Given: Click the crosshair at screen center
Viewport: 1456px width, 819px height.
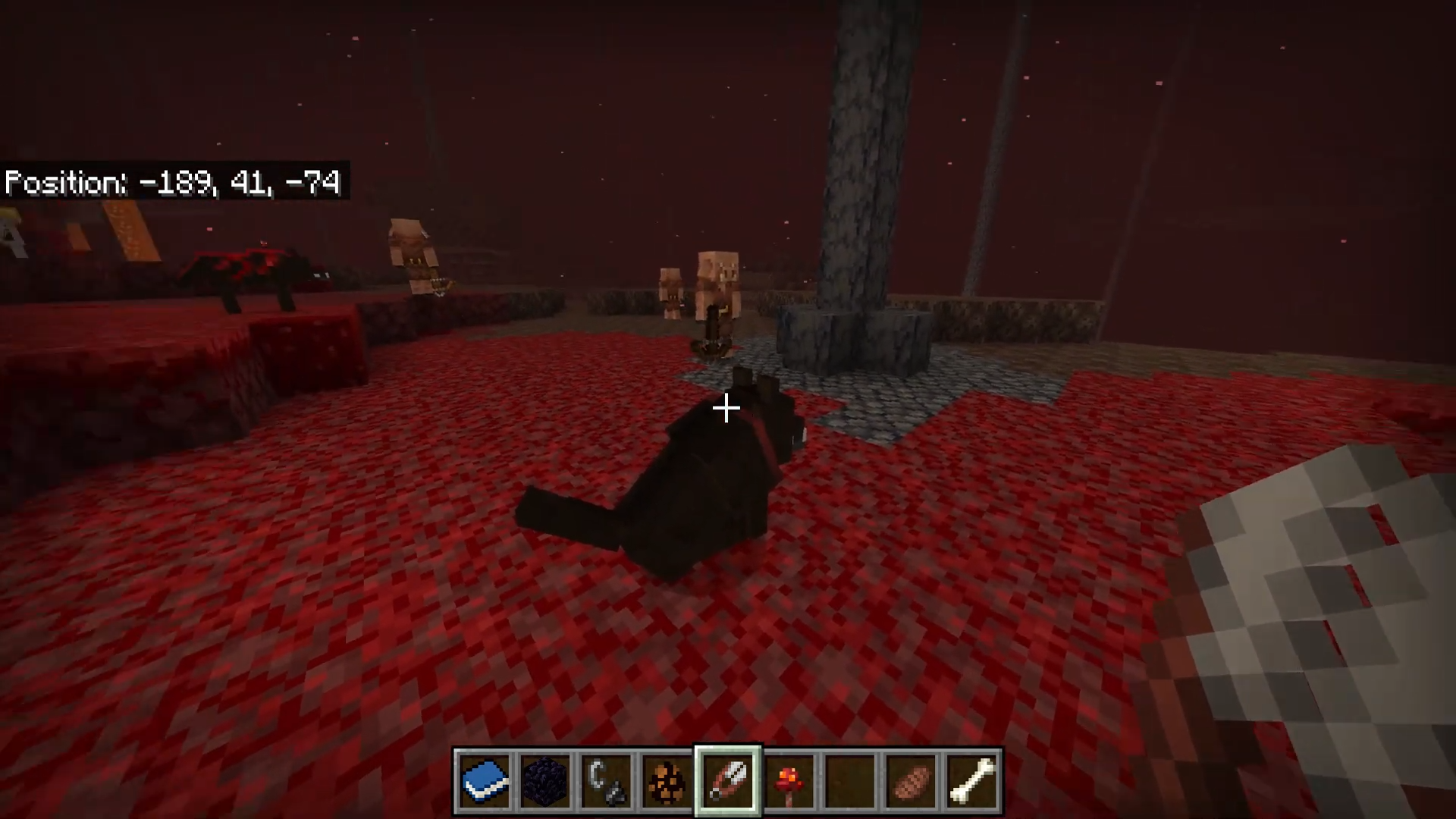Looking at the screenshot, I should [x=726, y=409].
